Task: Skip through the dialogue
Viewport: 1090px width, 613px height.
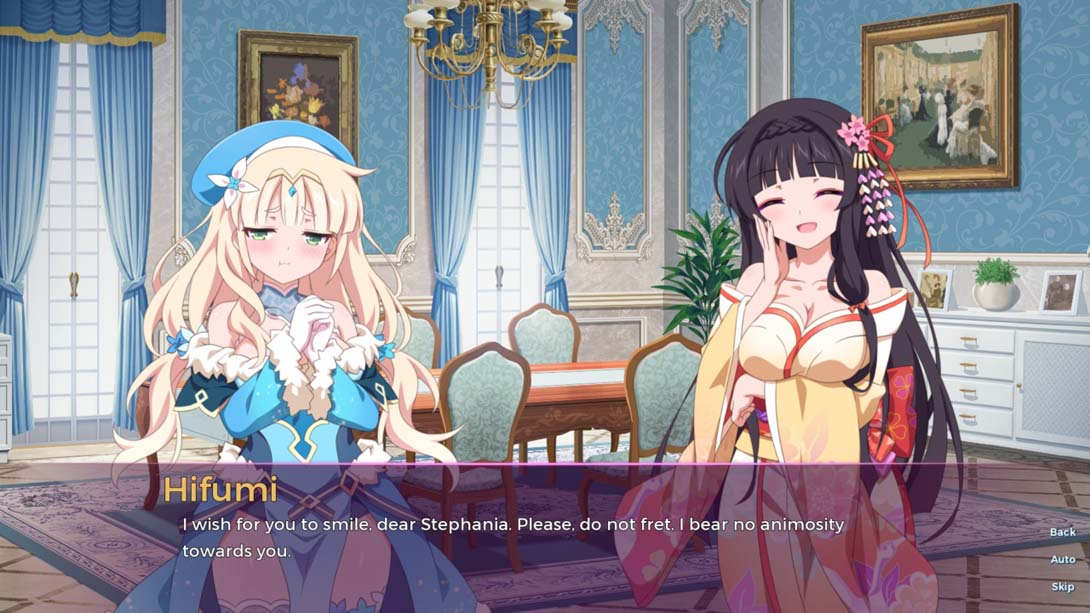Action: click(x=1062, y=586)
